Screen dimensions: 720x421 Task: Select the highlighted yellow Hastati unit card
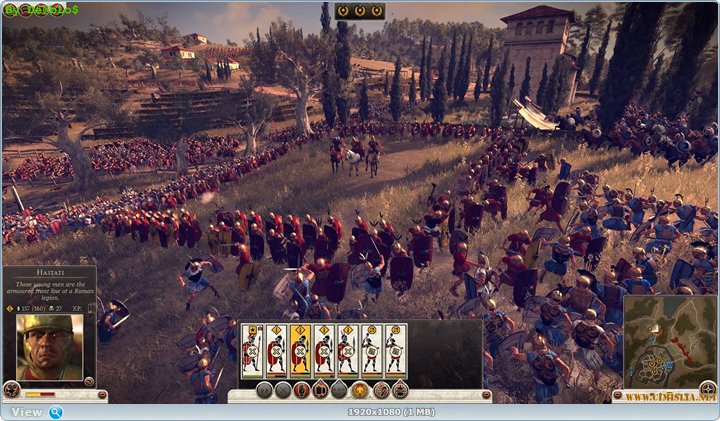click(x=300, y=350)
